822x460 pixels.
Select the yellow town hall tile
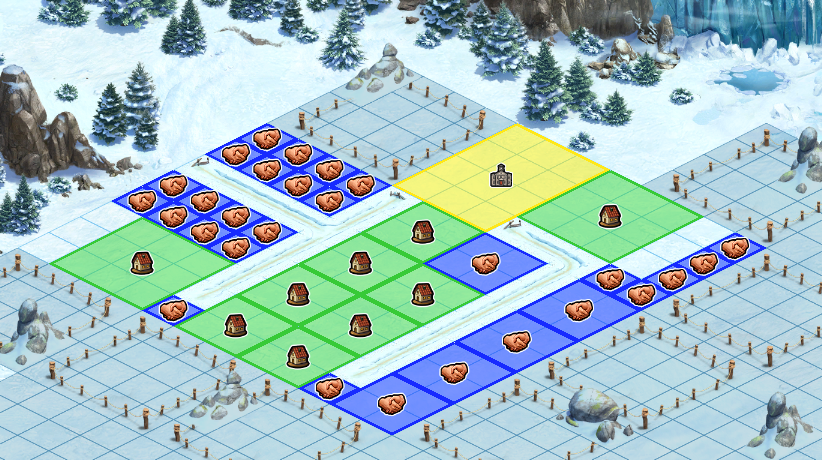(x=500, y=177)
